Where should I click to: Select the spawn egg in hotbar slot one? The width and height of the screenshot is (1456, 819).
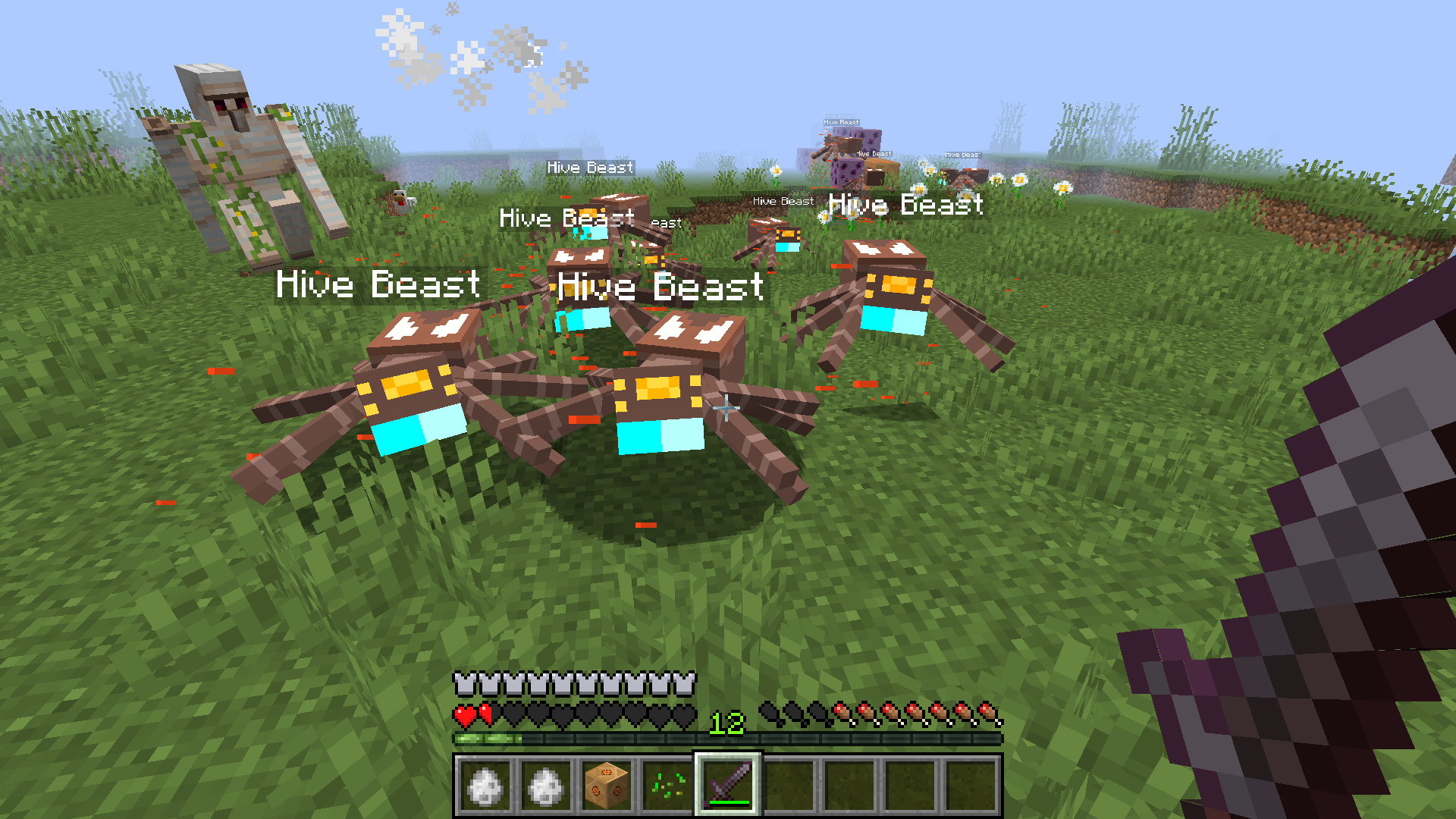tap(485, 787)
